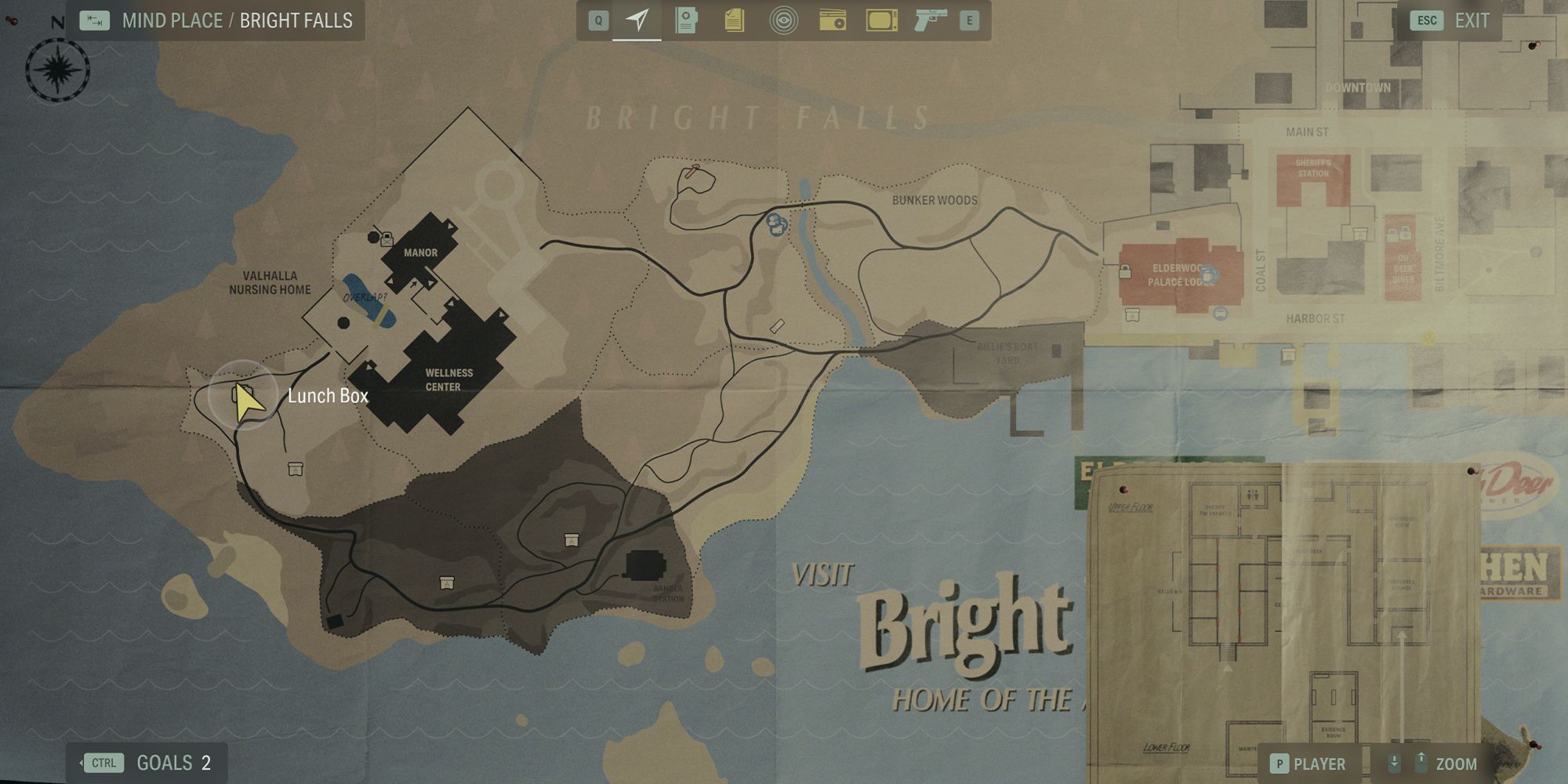Go back to Mind Place breadcrumb
The height and width of the screenshot is (784, 1568).
pos(172,21)
